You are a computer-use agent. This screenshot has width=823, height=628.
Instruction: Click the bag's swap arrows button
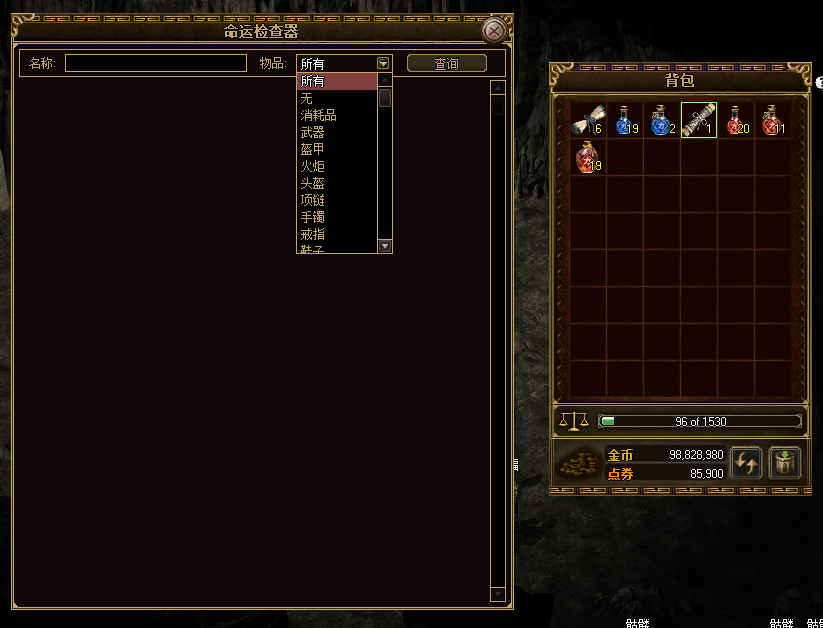(x=747, y=463)
